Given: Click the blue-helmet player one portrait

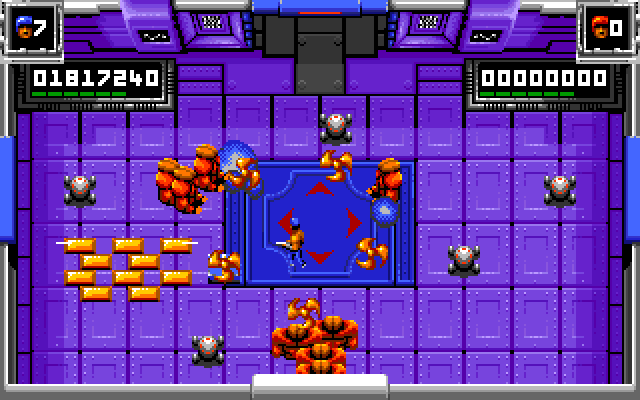Looking at the screenshot, I should pos(24,27).
